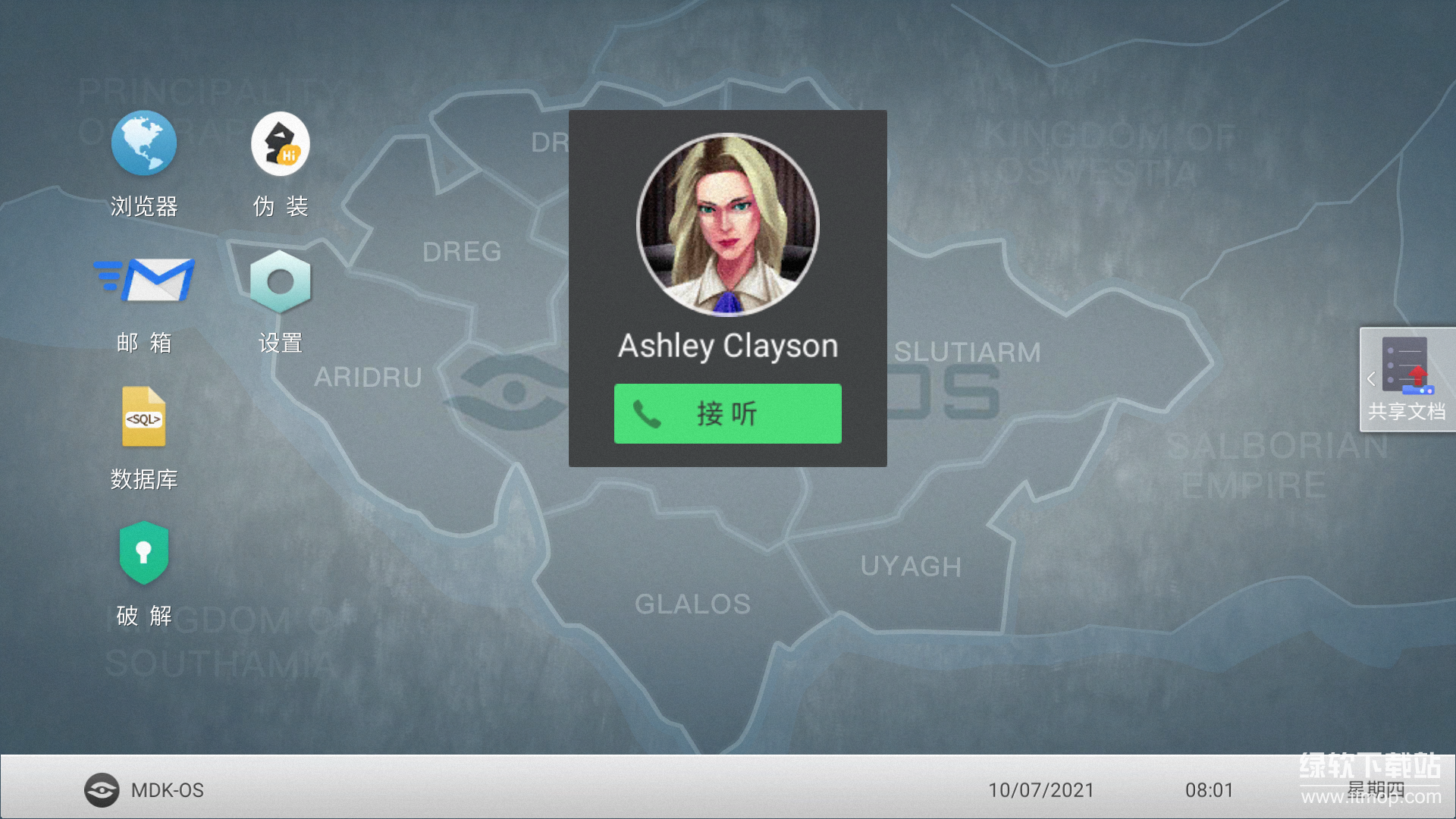
Task: Open the 数据库 SQL database app
Action: tap(144, 417)
